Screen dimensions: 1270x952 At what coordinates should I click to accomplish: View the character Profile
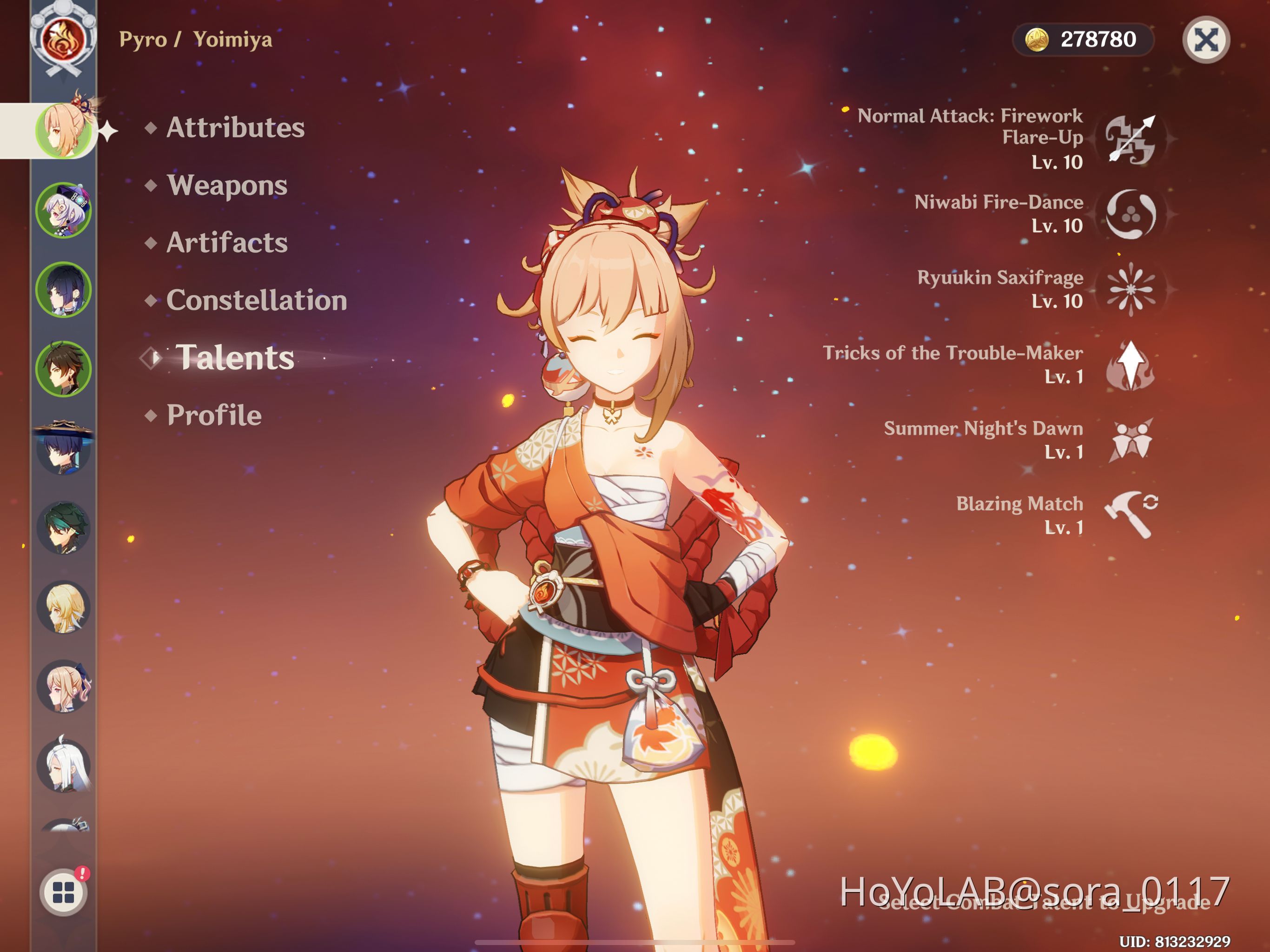(x=213, y=415)
